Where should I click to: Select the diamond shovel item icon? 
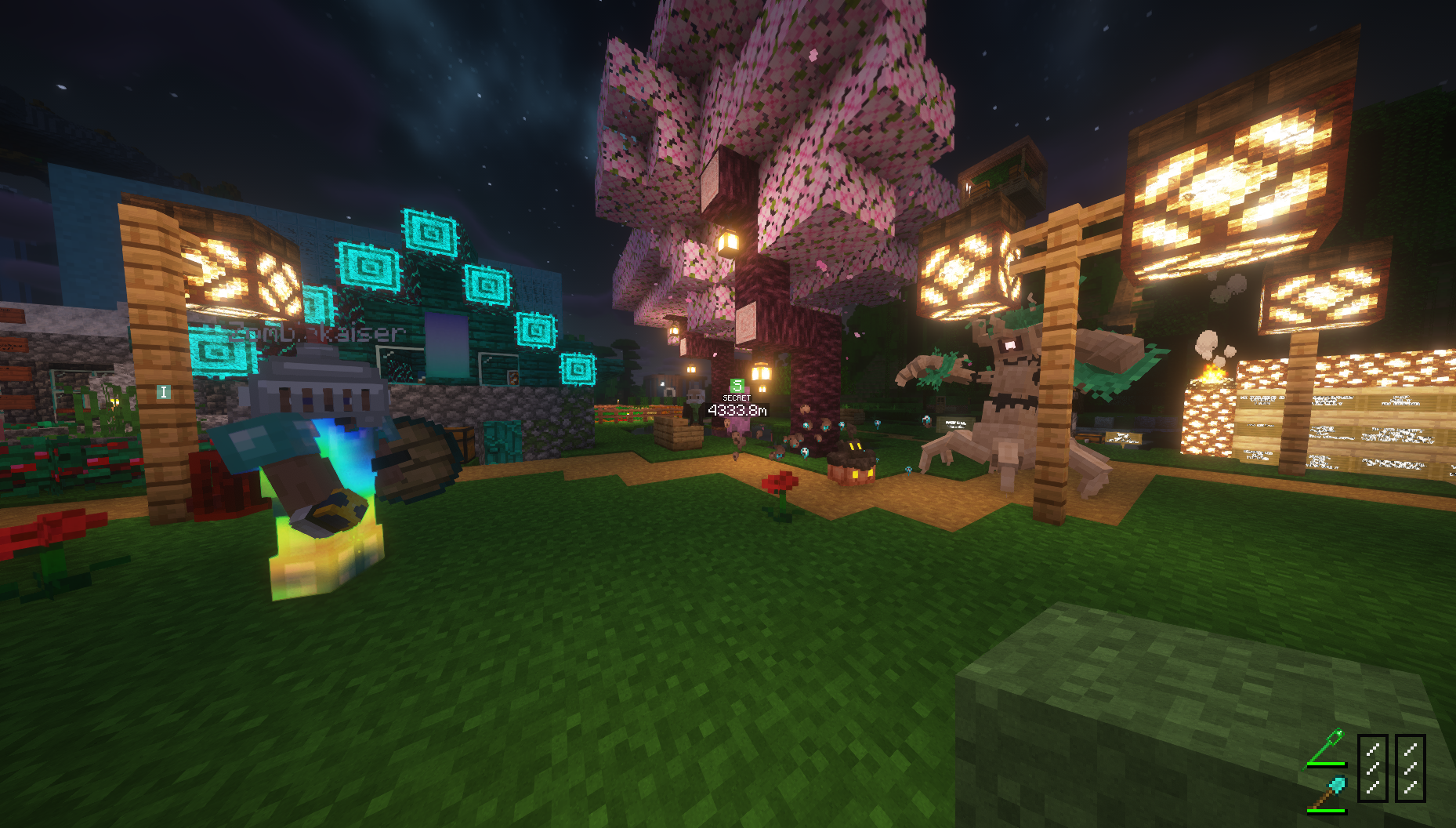point(1327,792)
